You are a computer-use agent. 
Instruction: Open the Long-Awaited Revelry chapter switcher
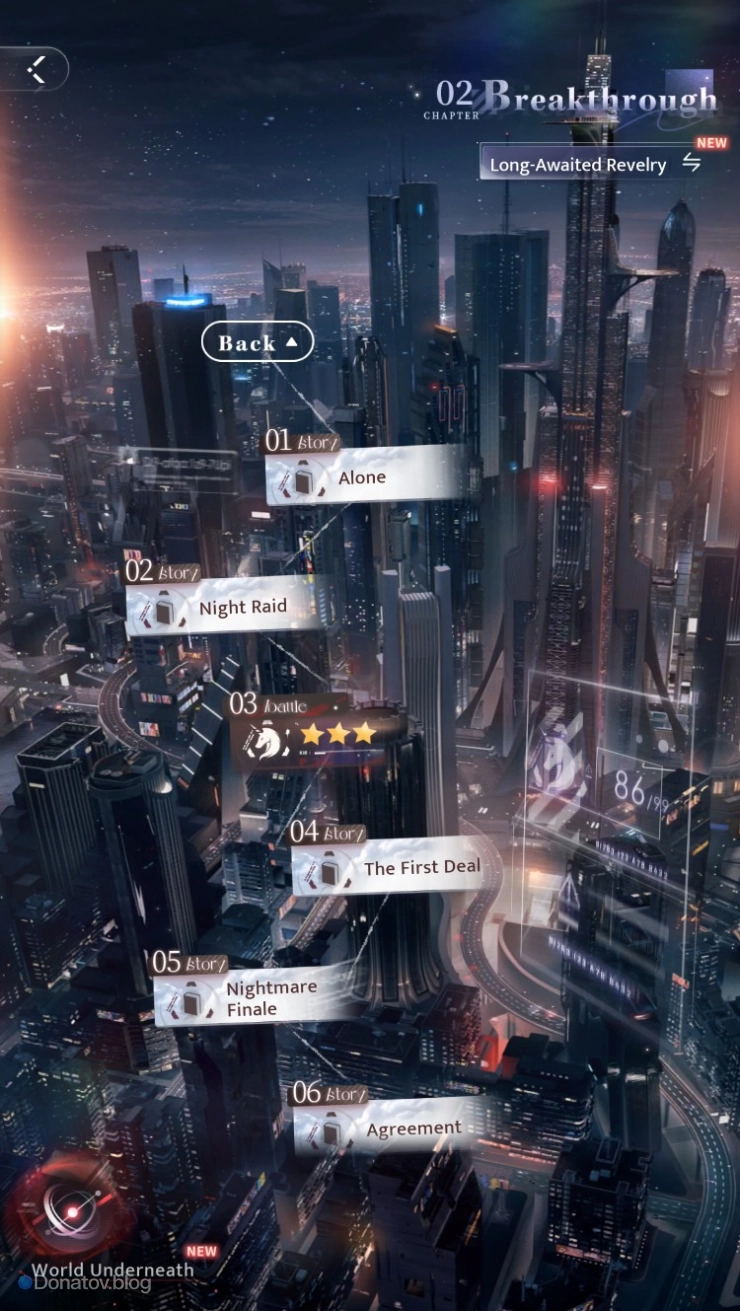pyautogui.click(x=591, y=164)
